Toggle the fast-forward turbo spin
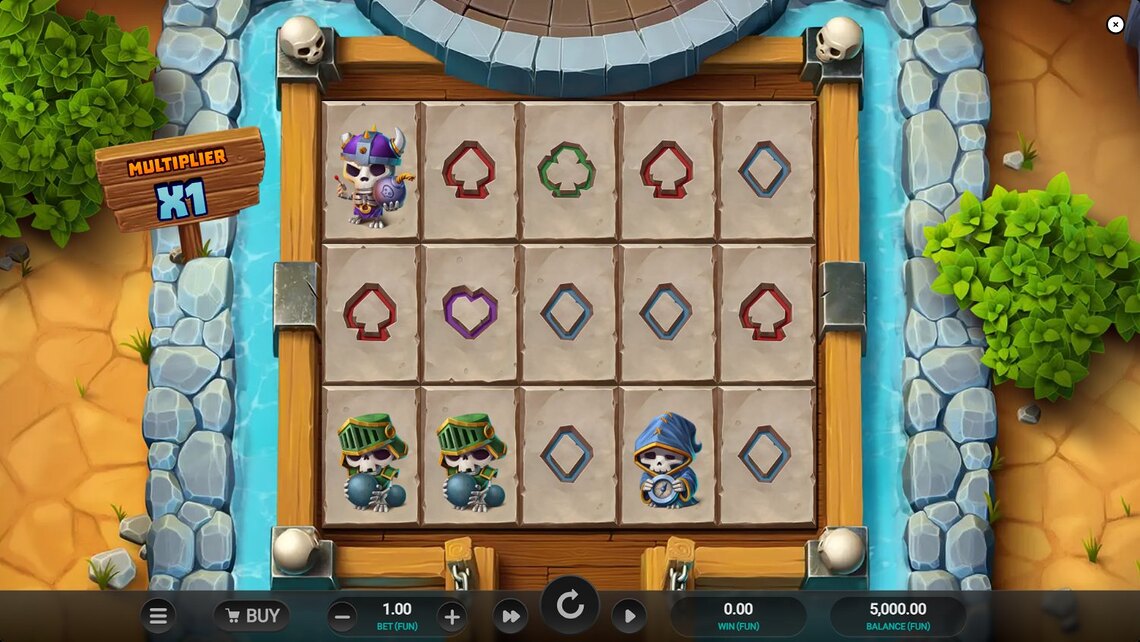The image size is (1140, 642). click(x=510, y=616)
